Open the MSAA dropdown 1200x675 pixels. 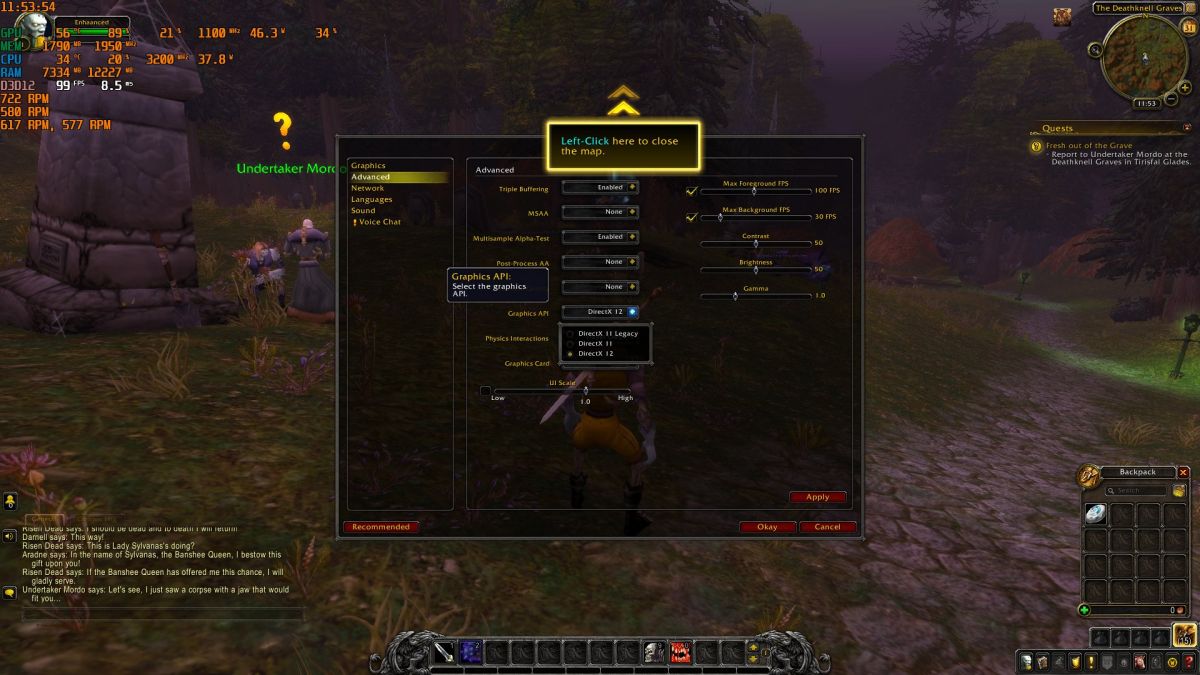[600, 212]
